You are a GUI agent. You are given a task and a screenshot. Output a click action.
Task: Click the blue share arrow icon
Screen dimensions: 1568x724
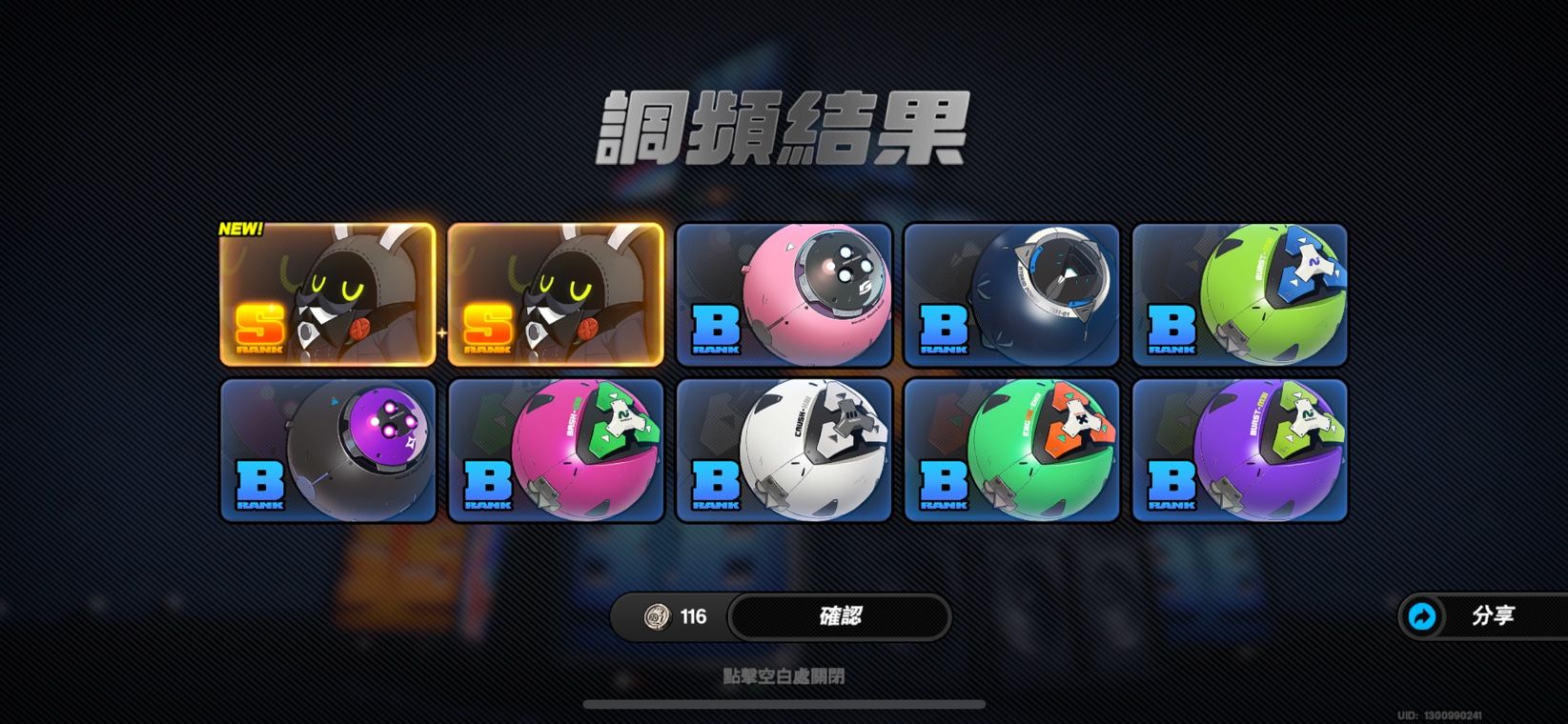pos(1422,615)
